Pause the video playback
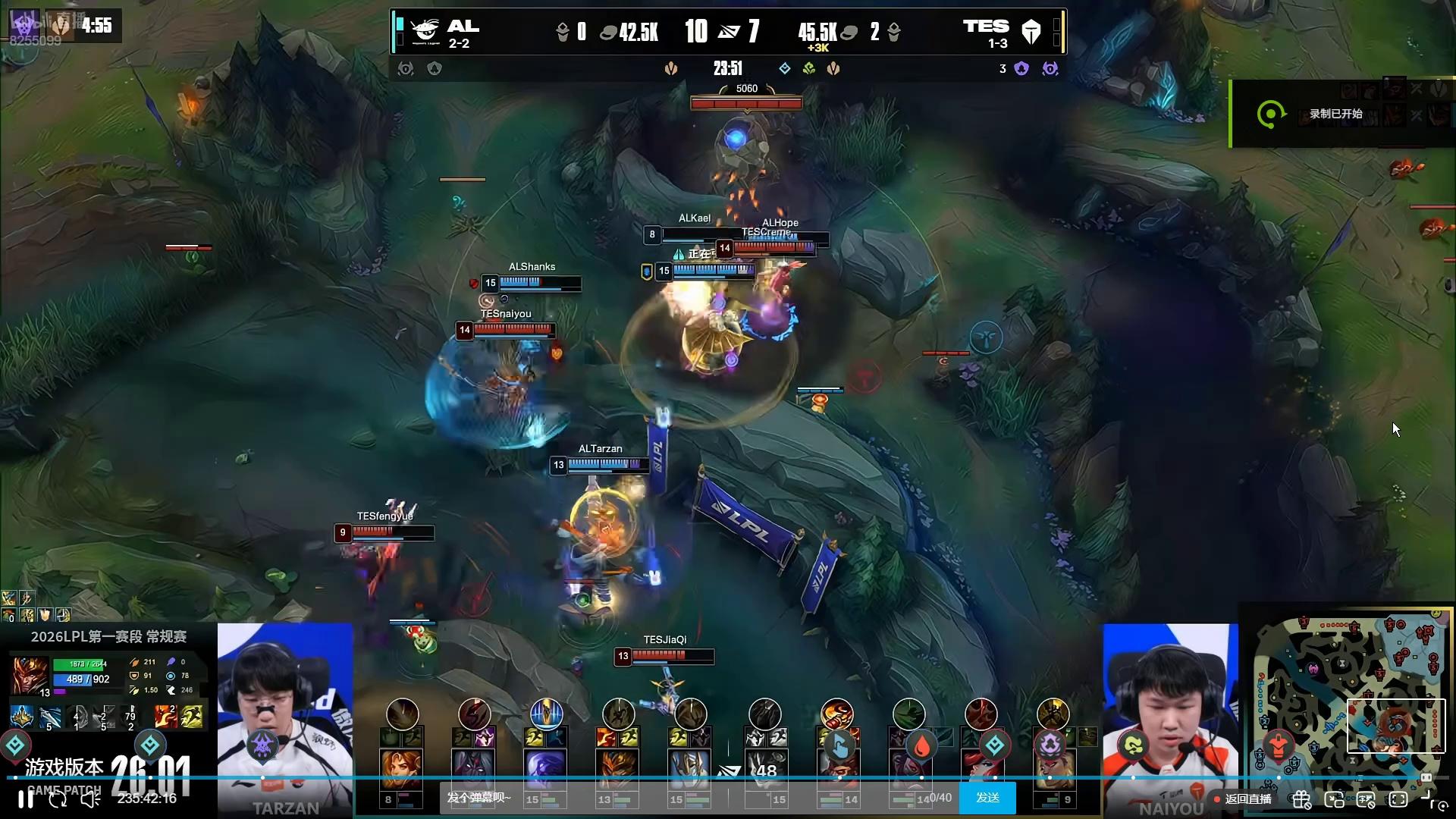Image resolution: width=1456 pixels, height=819 pixels. [26, 799]
